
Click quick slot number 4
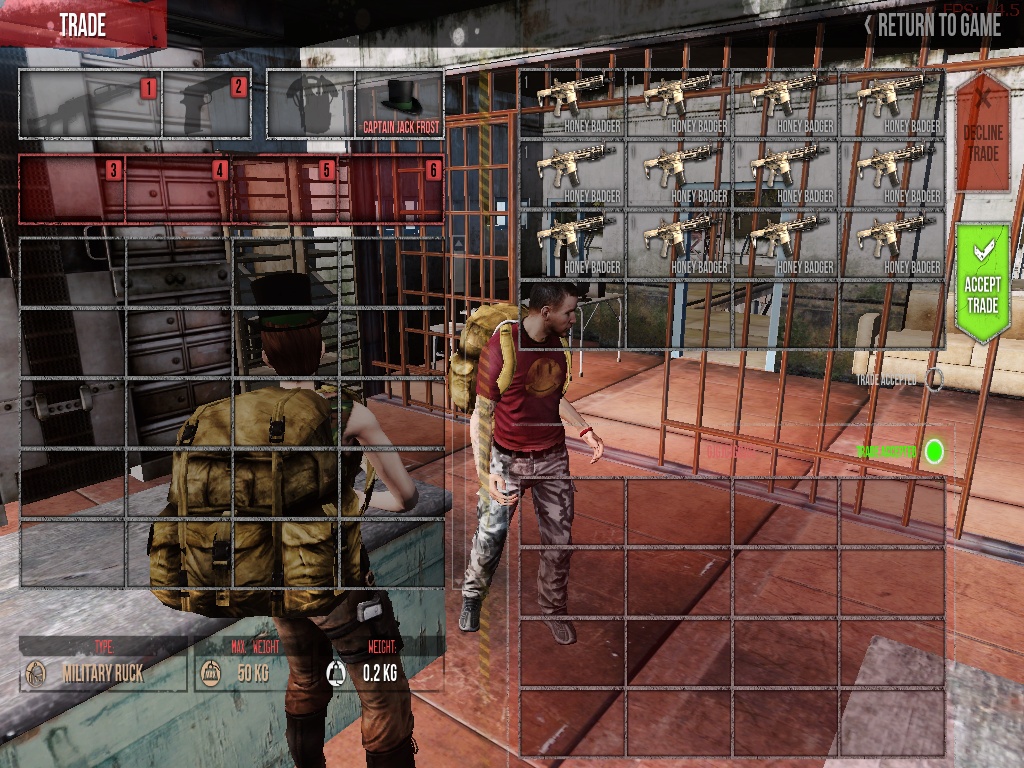pyautogui.click(x=179, y=189)
